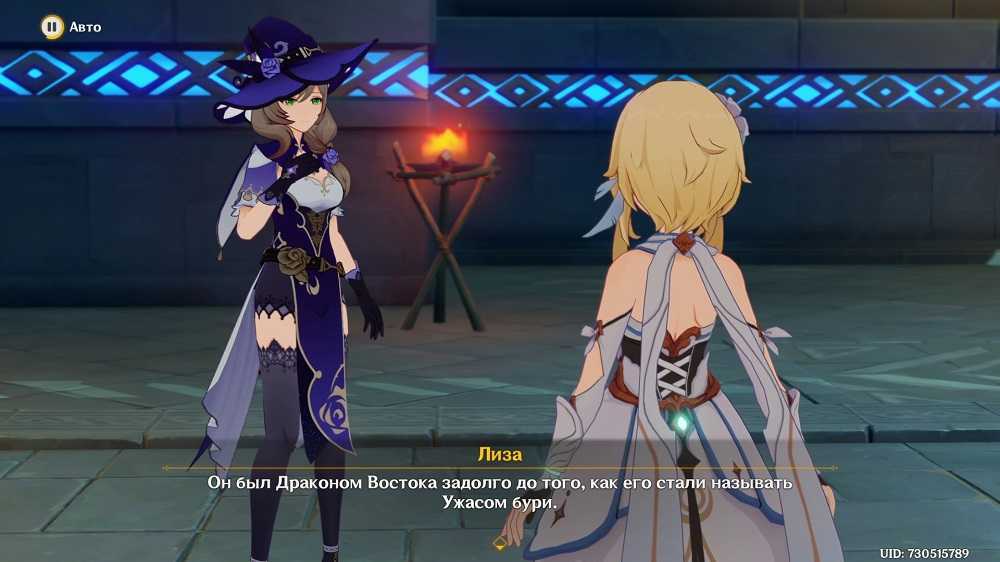Viewport: 1000px width, 562px height.
Task: Advance dialogue with the yellow diamond indicator
Action: pos(500,543)
